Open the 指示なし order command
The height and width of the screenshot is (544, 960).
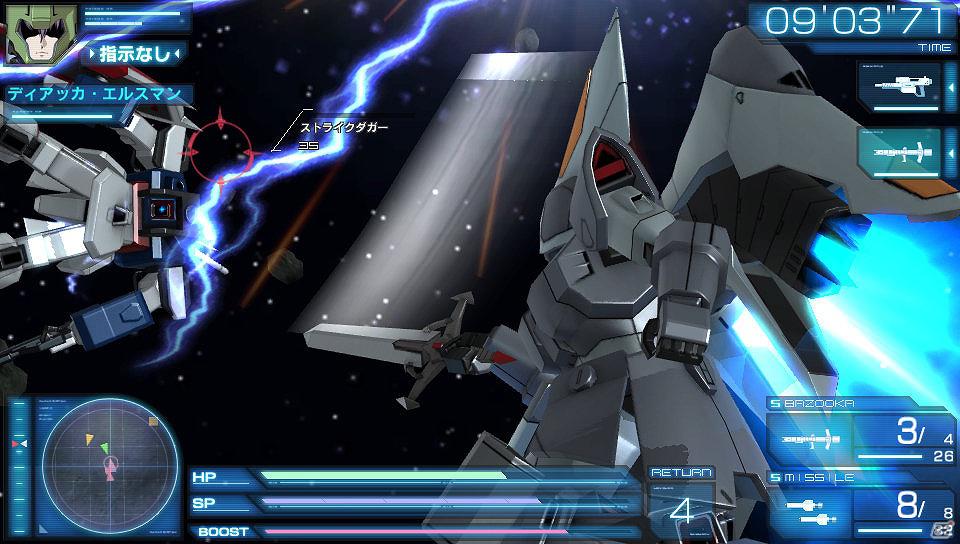[133, 53]
